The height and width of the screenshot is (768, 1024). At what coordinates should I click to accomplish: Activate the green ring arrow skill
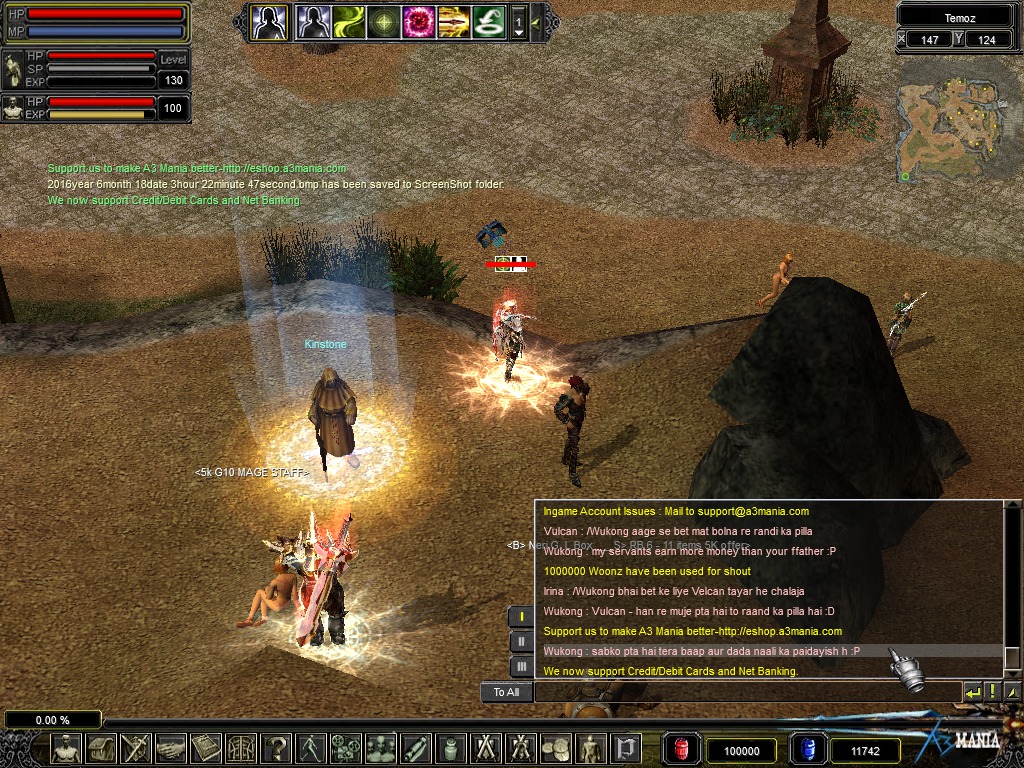coord(487,21)
